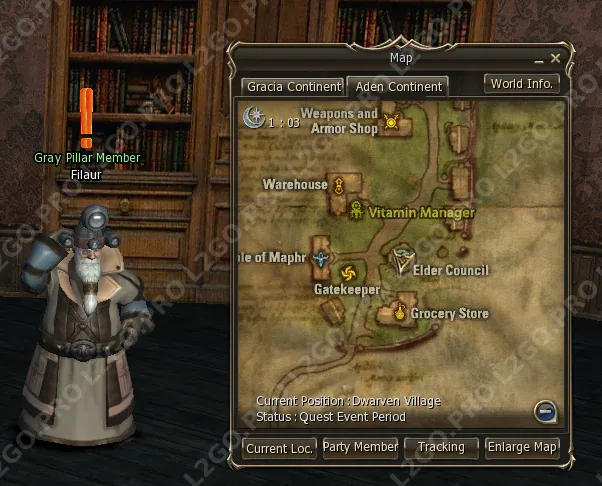The image size is (602, 486).
Task: Zoom out the map with minus button
Action: [x=545, y=409]
